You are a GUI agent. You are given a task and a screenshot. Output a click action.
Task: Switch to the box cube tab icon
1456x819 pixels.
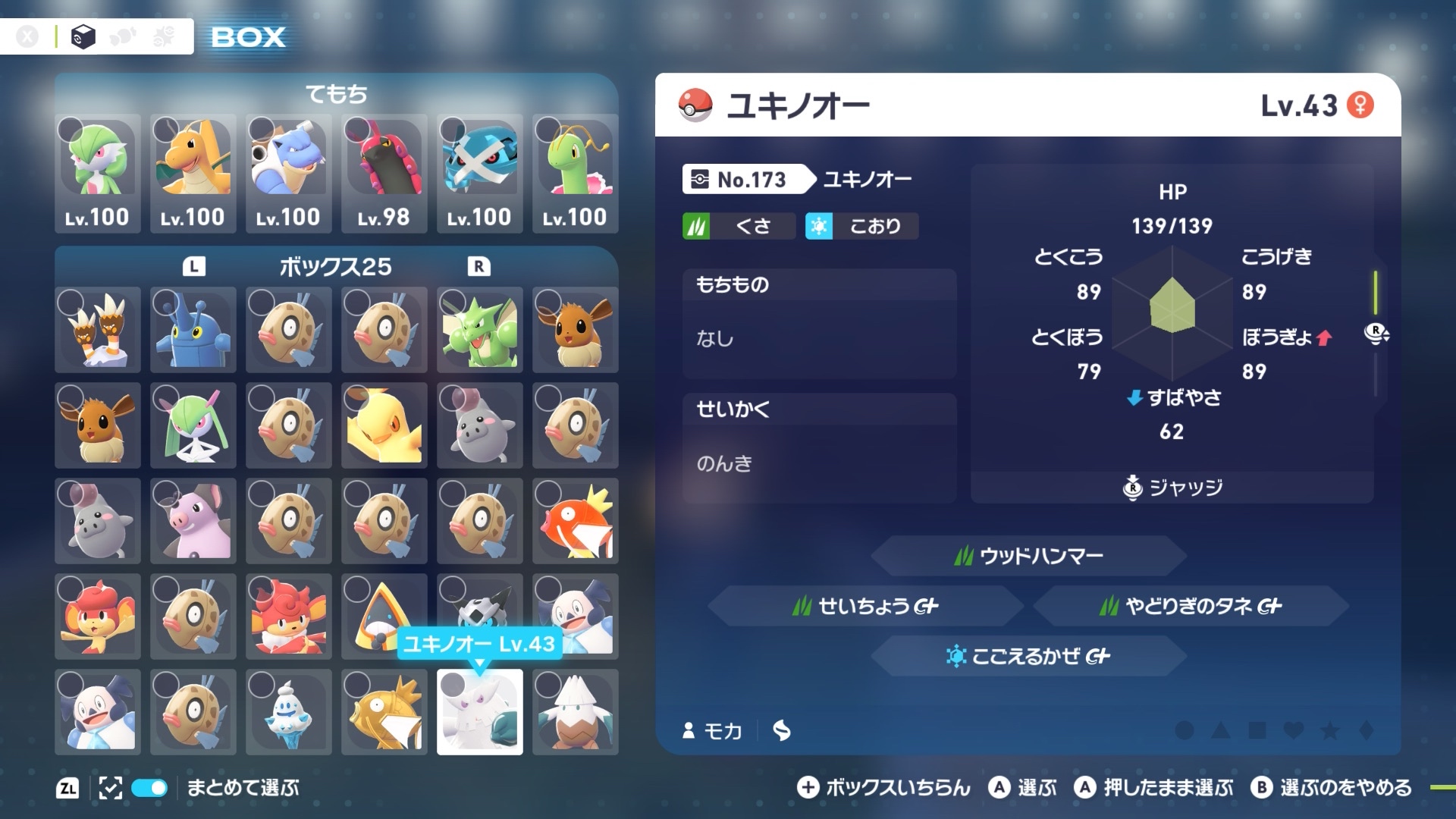(x=83, y=36)
